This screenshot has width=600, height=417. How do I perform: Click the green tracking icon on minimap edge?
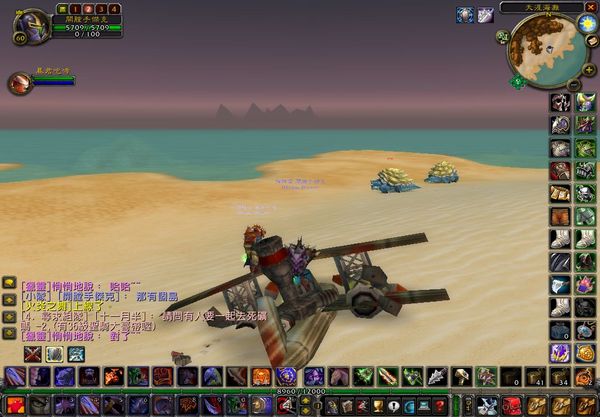(518, 82)
